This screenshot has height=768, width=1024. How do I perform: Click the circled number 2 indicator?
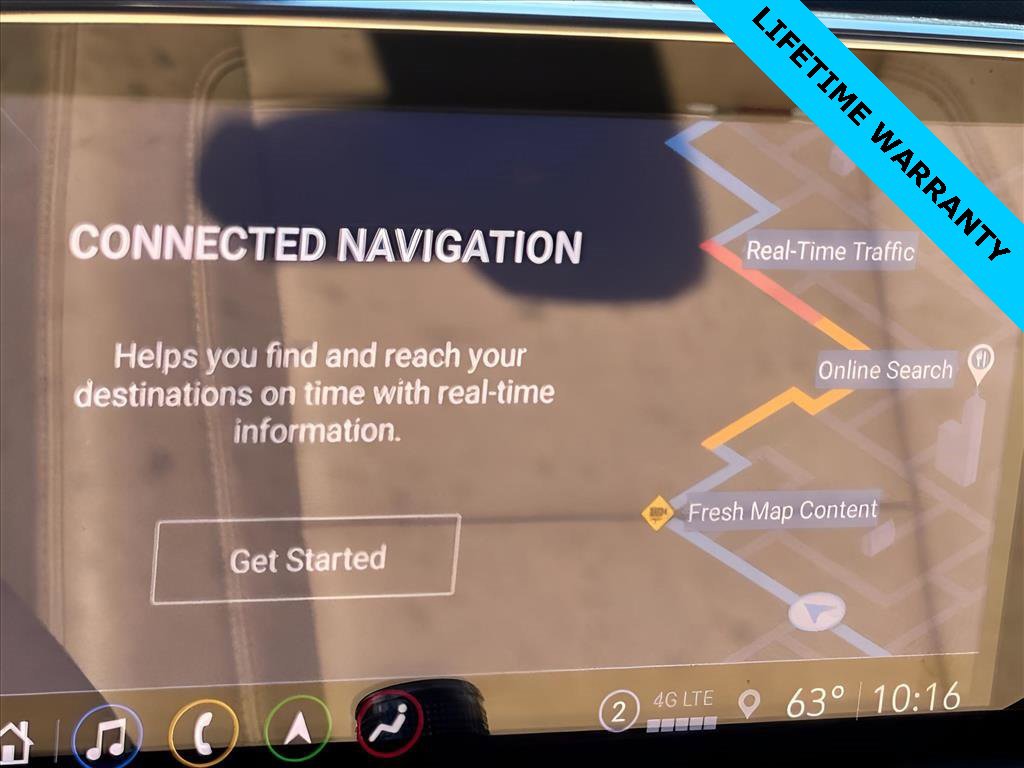[619, 712]
